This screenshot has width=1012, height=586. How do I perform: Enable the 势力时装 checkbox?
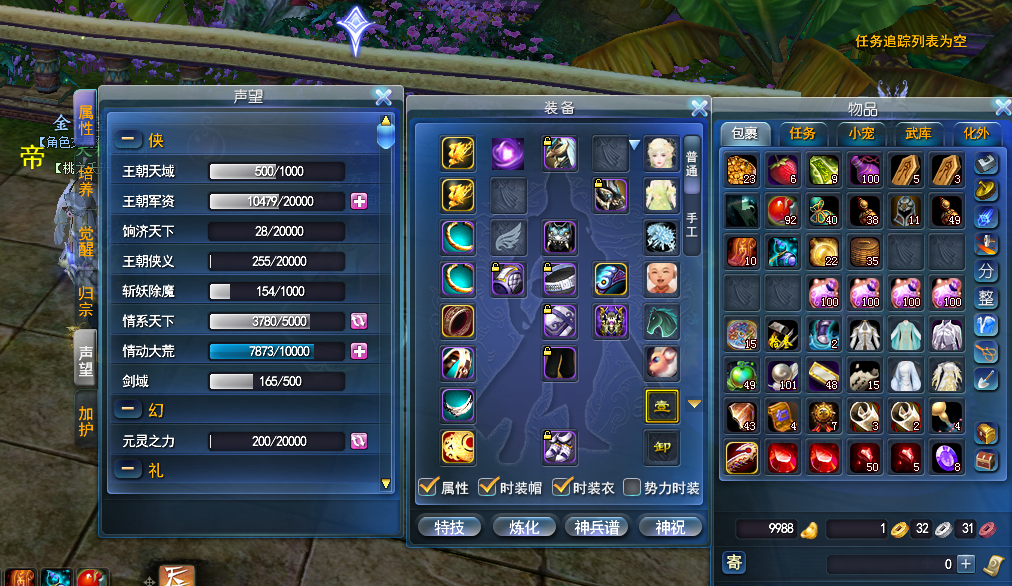(x=632, y=488)
